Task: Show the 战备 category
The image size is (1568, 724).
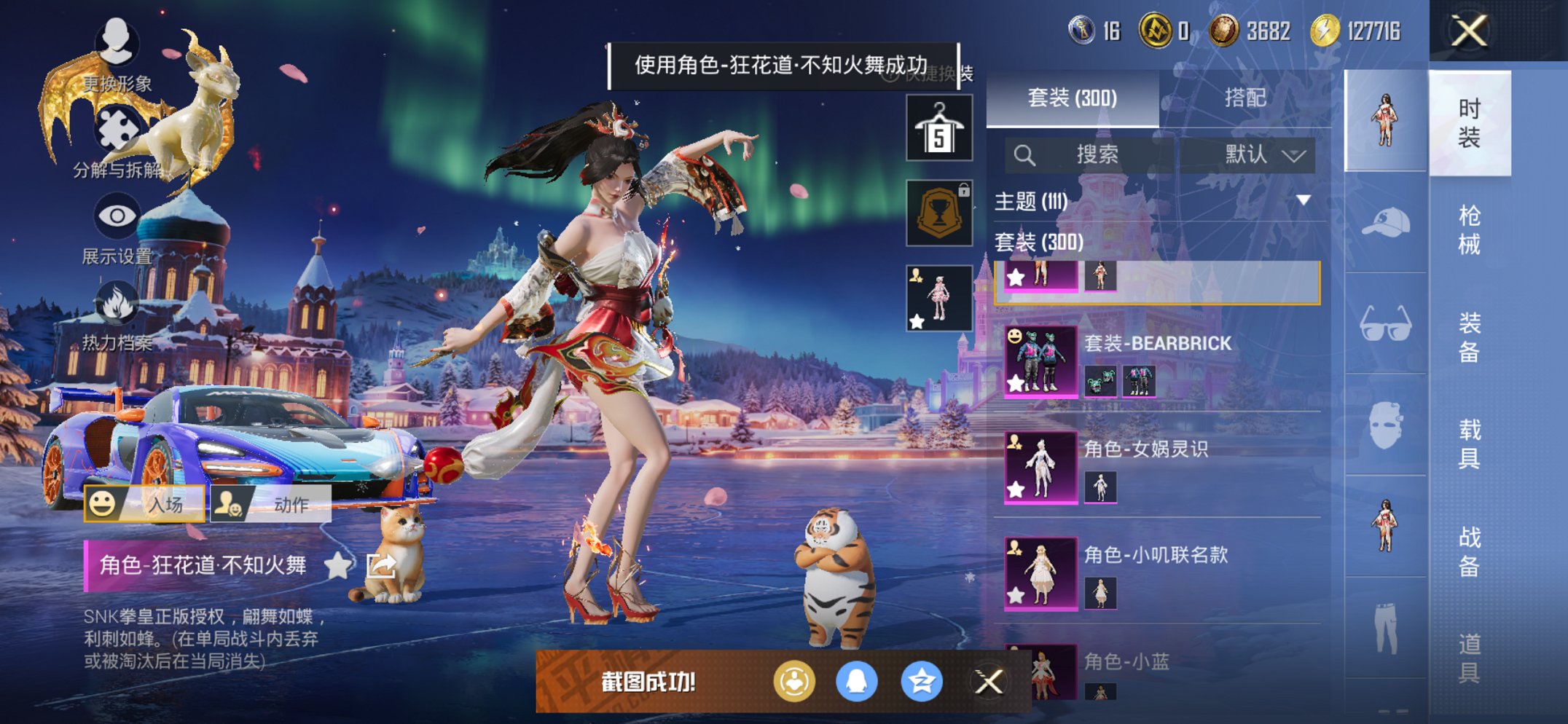Action: point(1468,551)
